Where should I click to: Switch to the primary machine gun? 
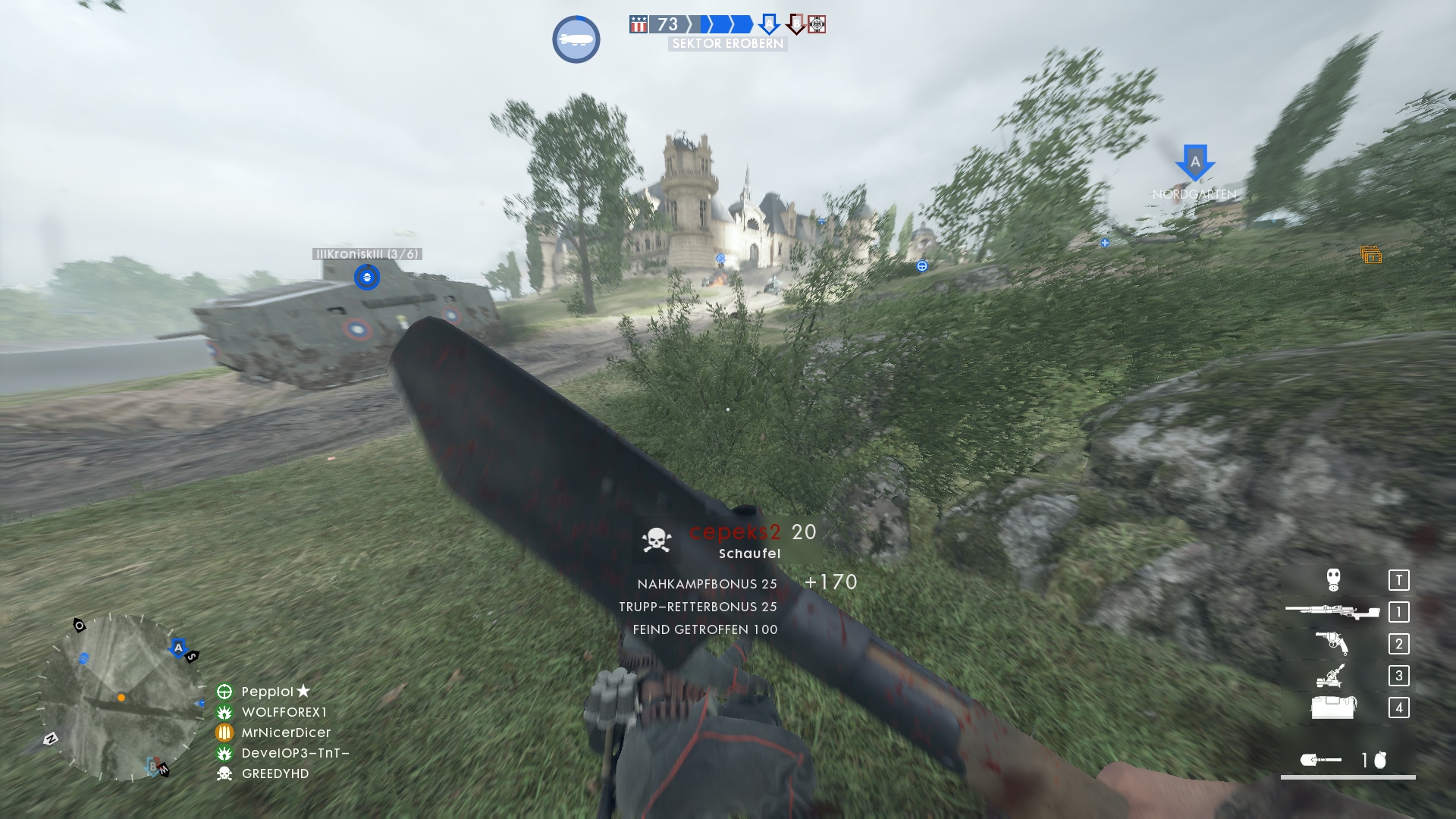point(1332,611)
